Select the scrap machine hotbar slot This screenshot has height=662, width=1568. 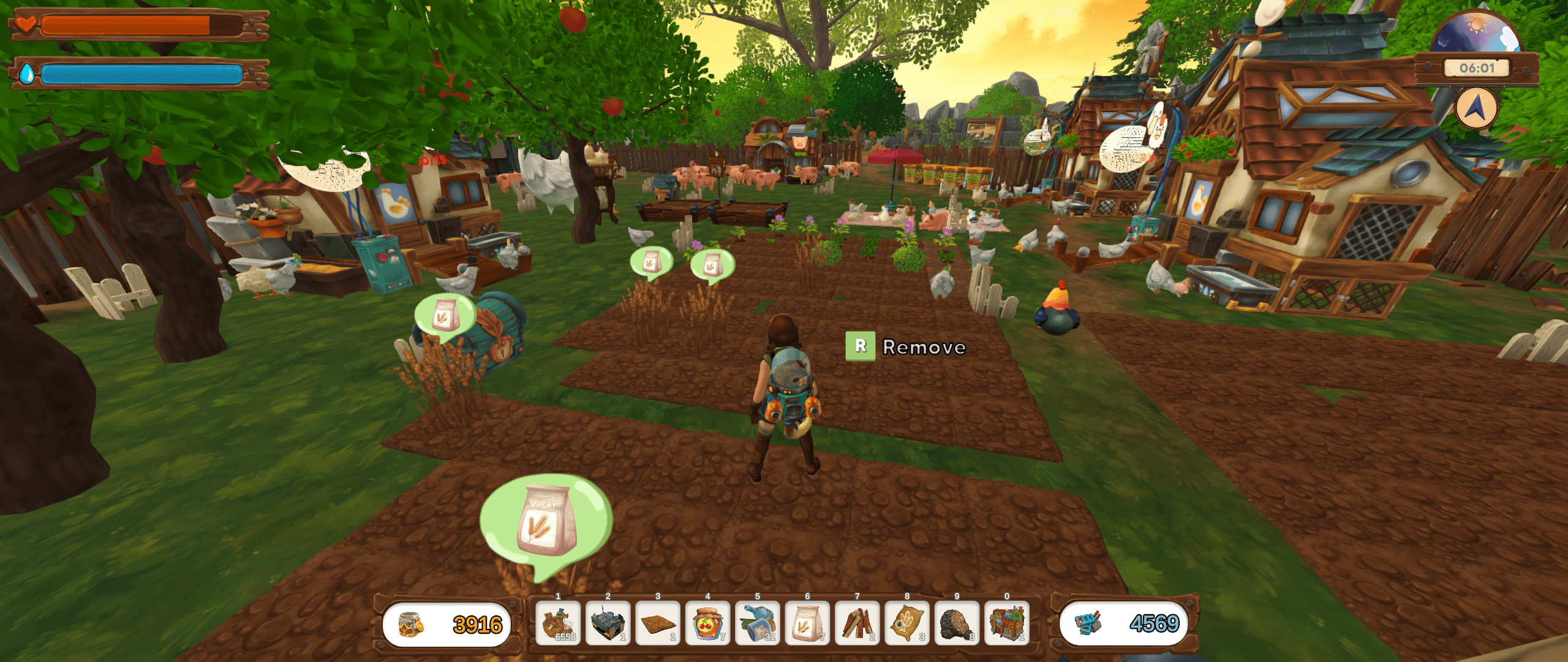point(608,623)
